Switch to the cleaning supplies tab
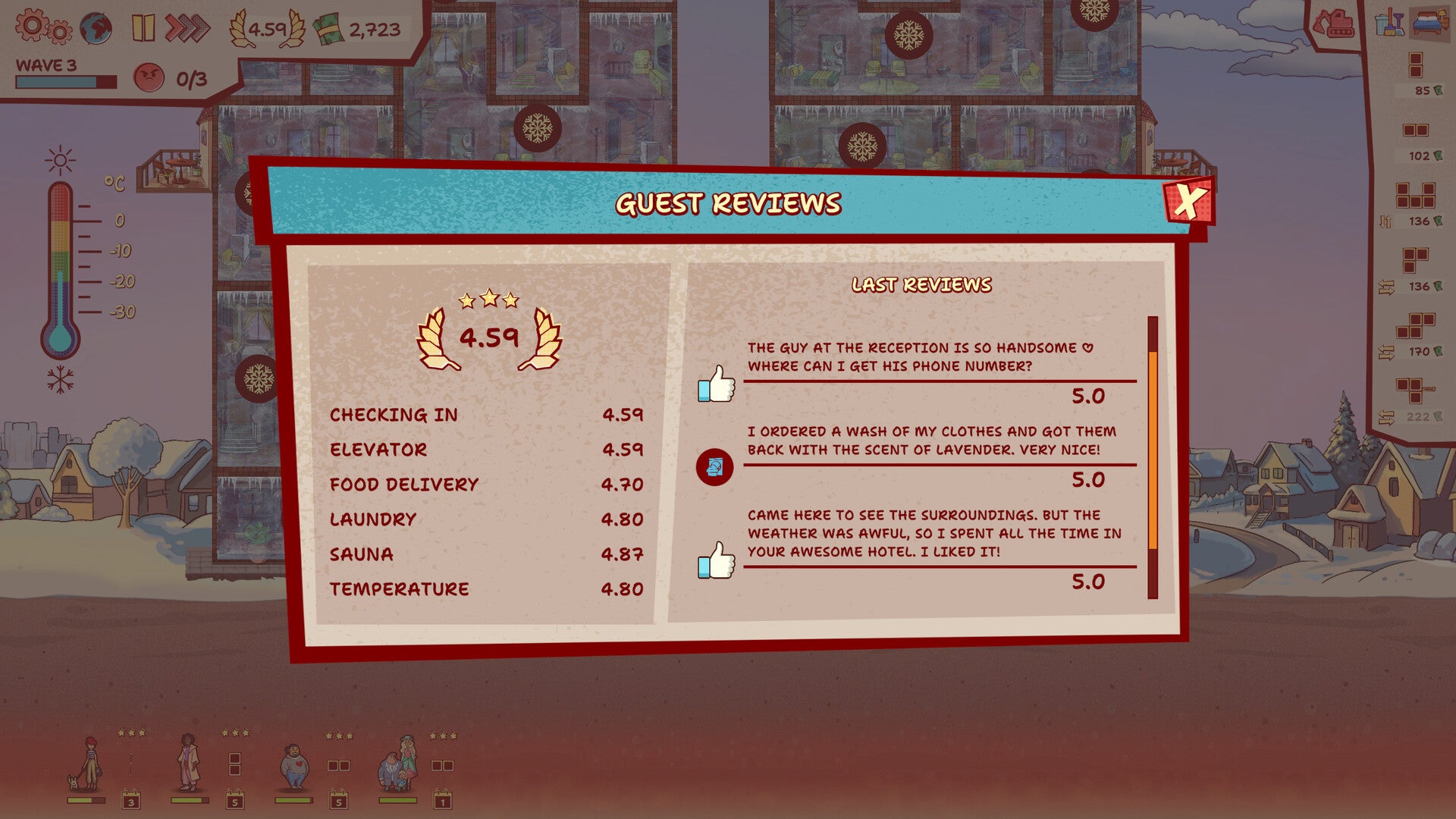1456x819 pixels. pos(1389,23)
